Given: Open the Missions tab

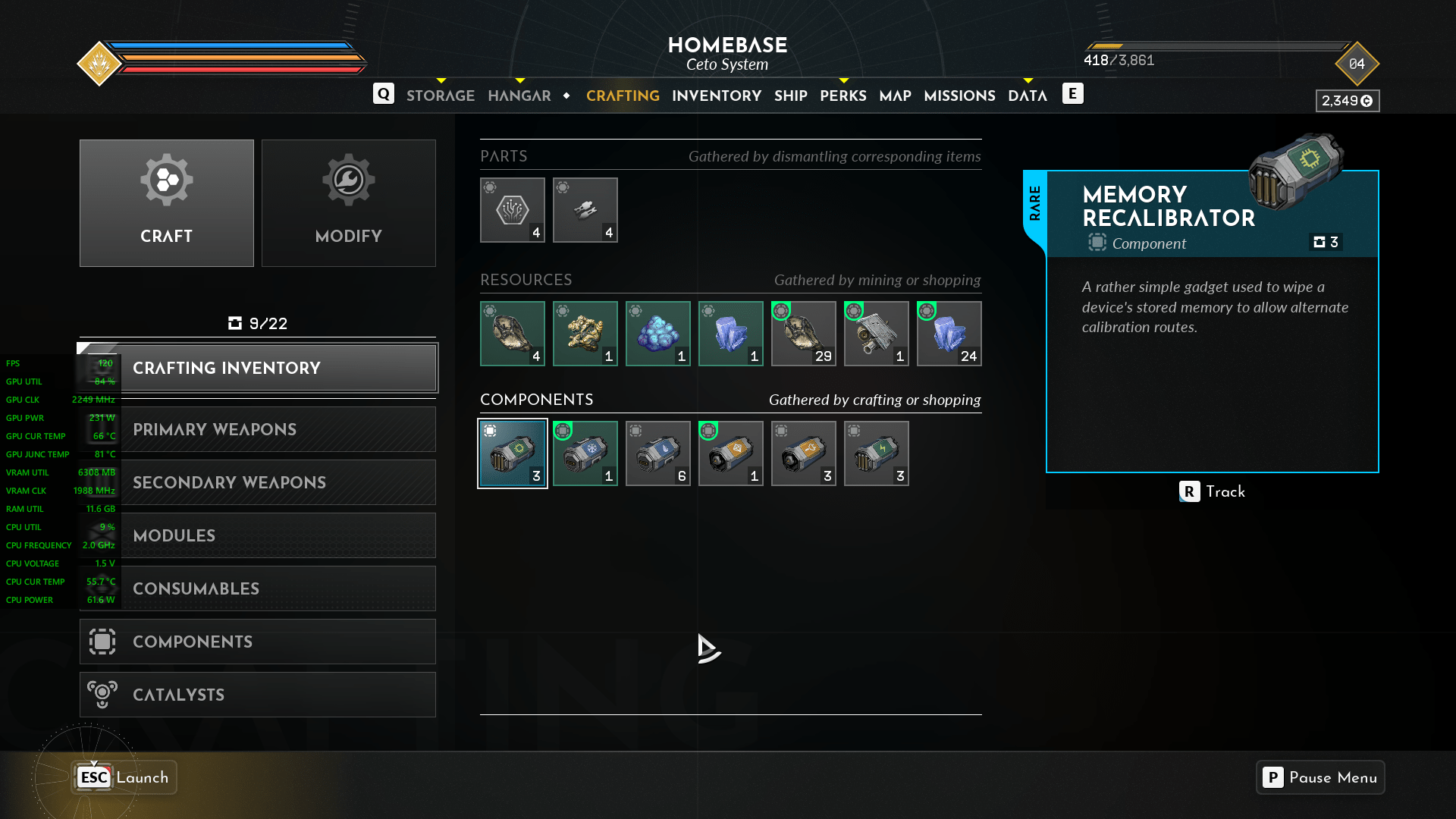Looking at the screenshot, I should click(x=959, y=96).
